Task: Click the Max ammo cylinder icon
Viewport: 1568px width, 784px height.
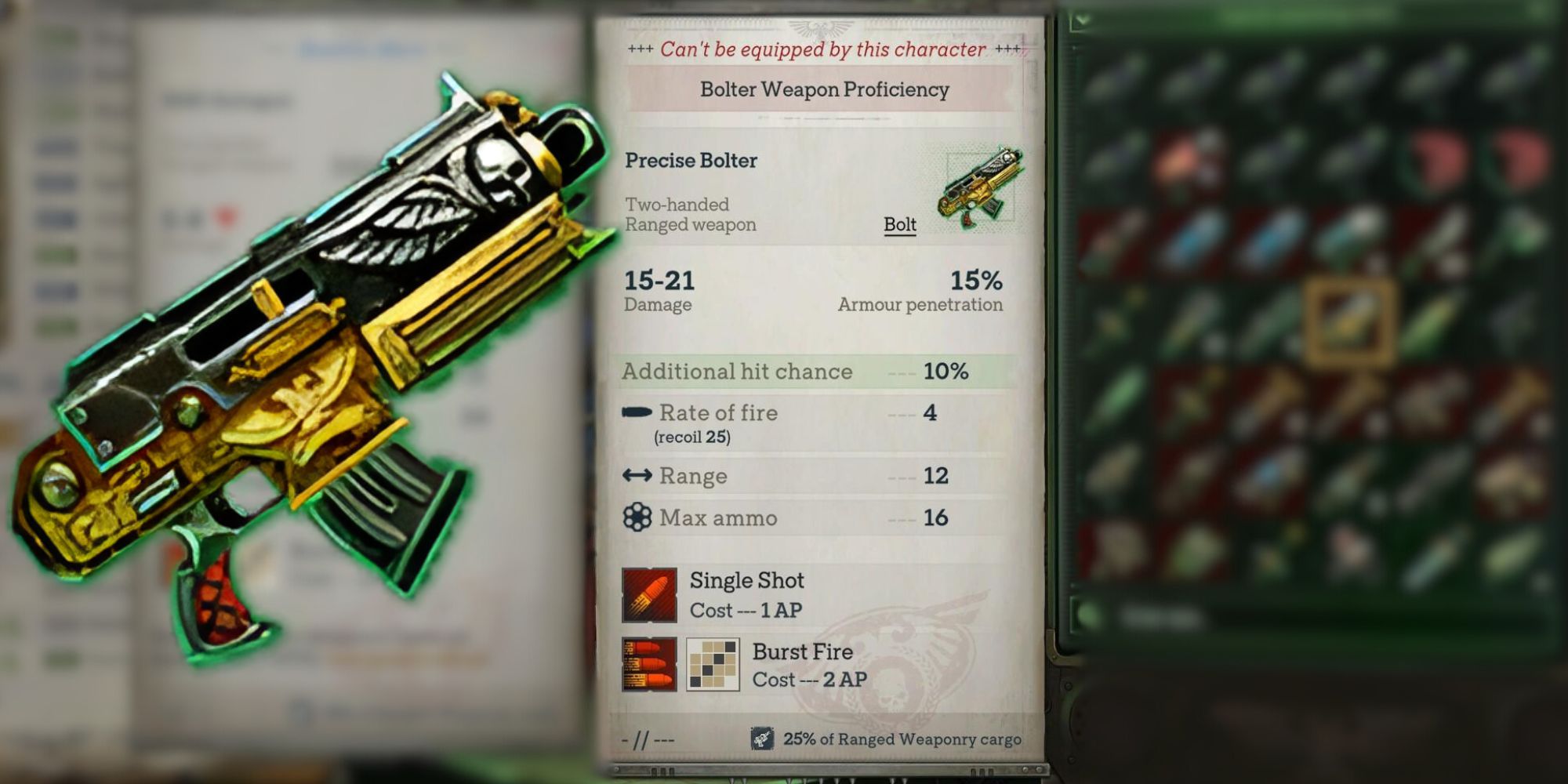Action: click(637, 517)
